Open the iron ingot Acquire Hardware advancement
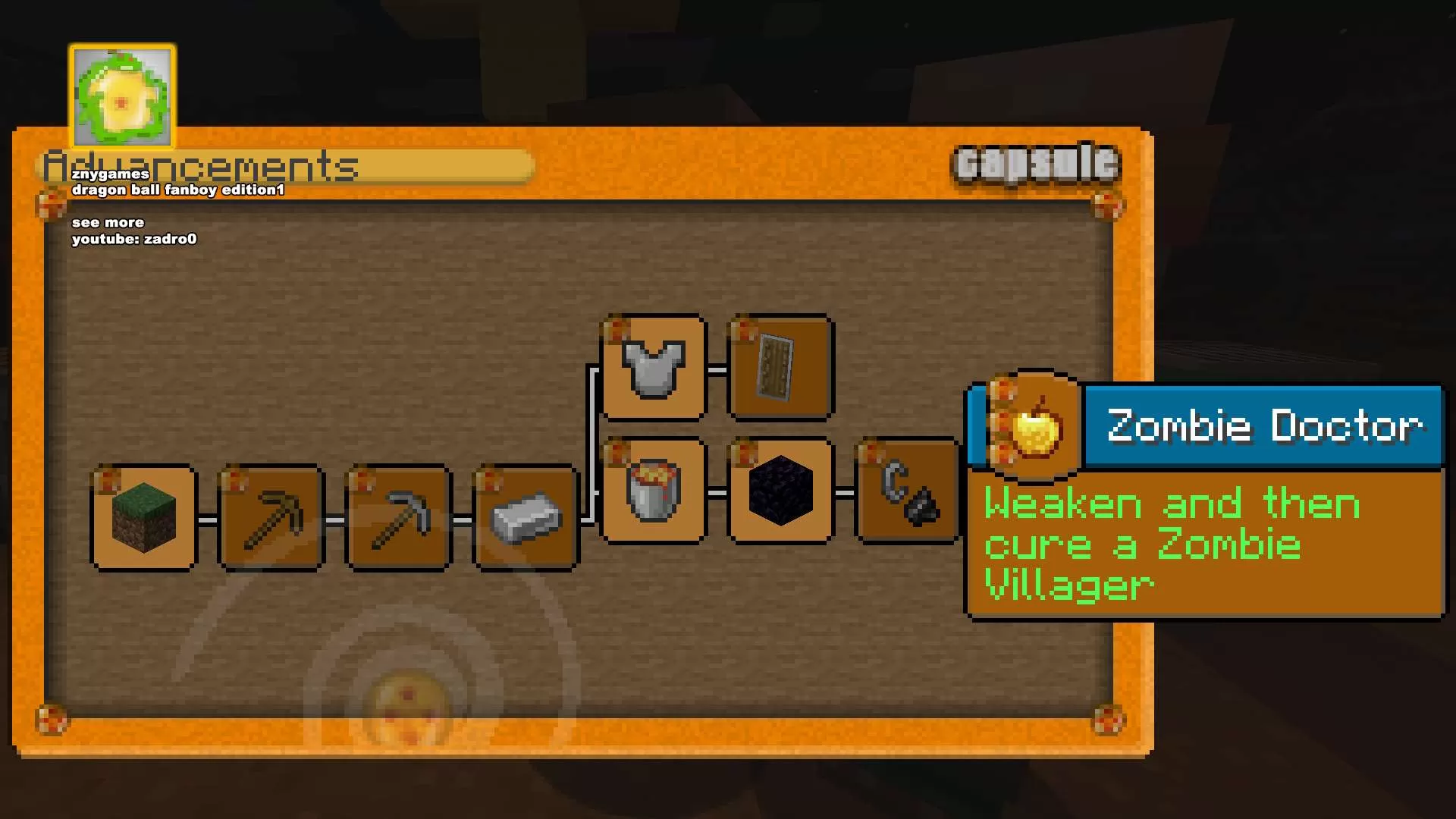 [x=525, y=519]
